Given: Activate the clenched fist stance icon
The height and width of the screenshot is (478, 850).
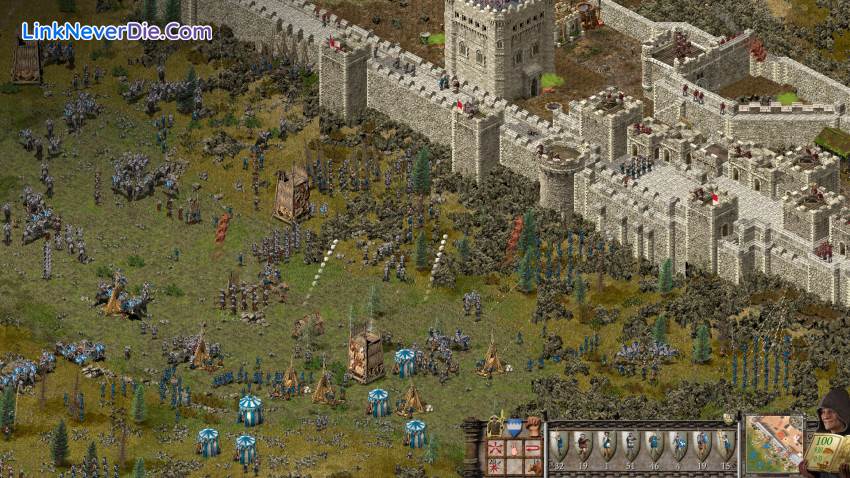Looking at the screenshot, I should (533, 424).
